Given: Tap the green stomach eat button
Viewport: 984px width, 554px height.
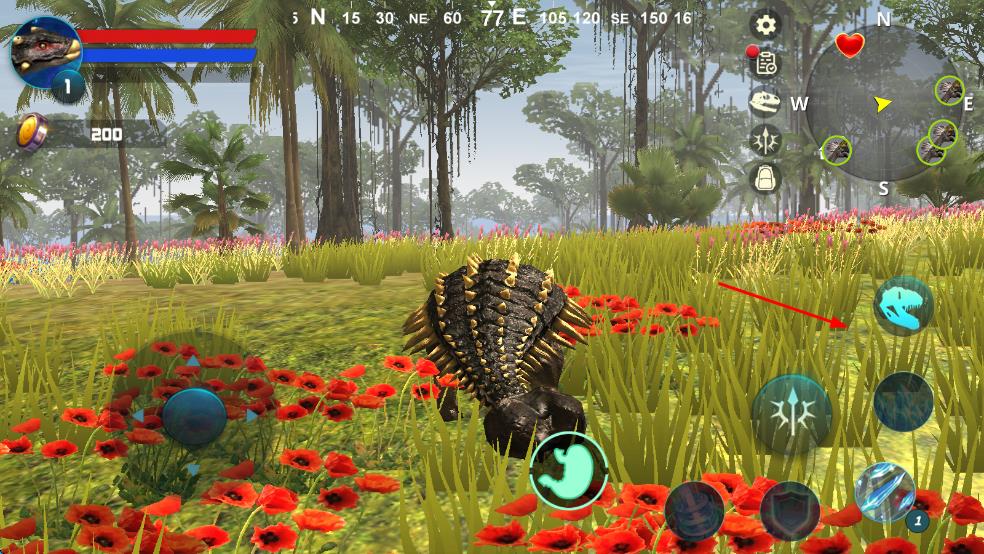Looking at the screenshot, I should 569,469.
